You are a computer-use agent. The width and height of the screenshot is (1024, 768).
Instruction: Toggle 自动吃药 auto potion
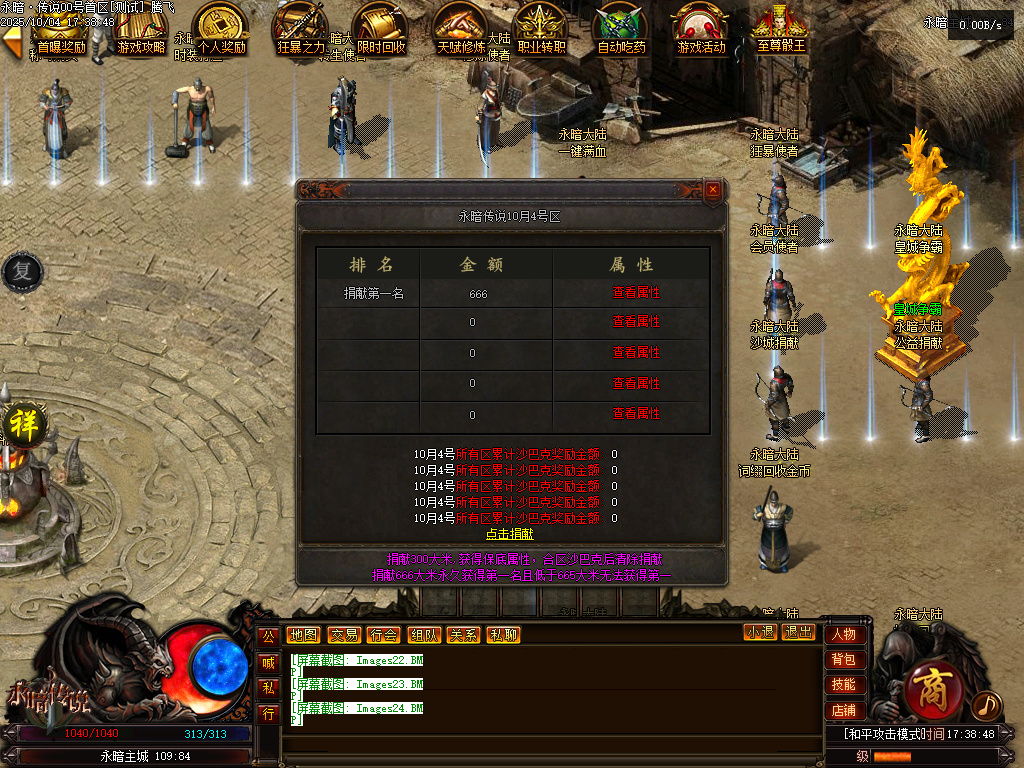(621, 30)
